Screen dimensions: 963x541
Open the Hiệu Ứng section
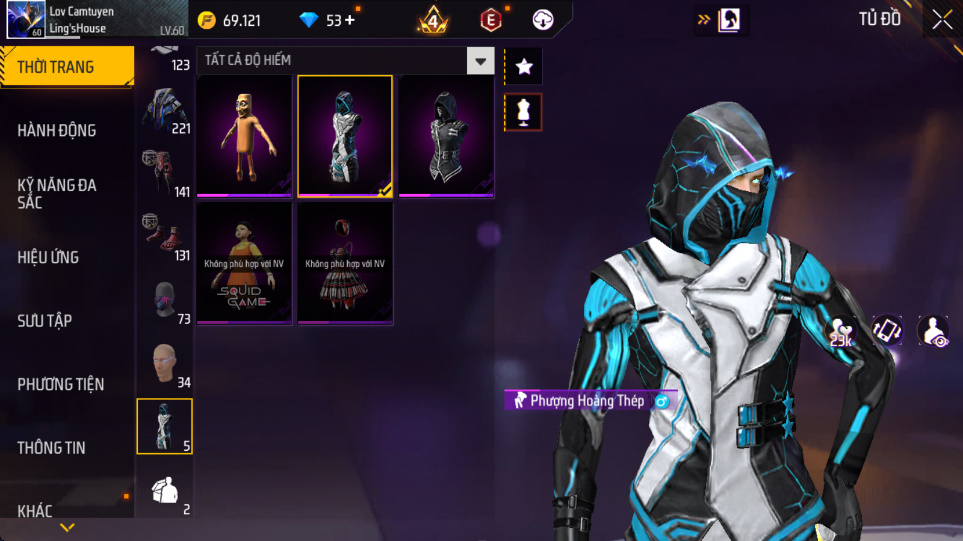(x=48, y=257)
